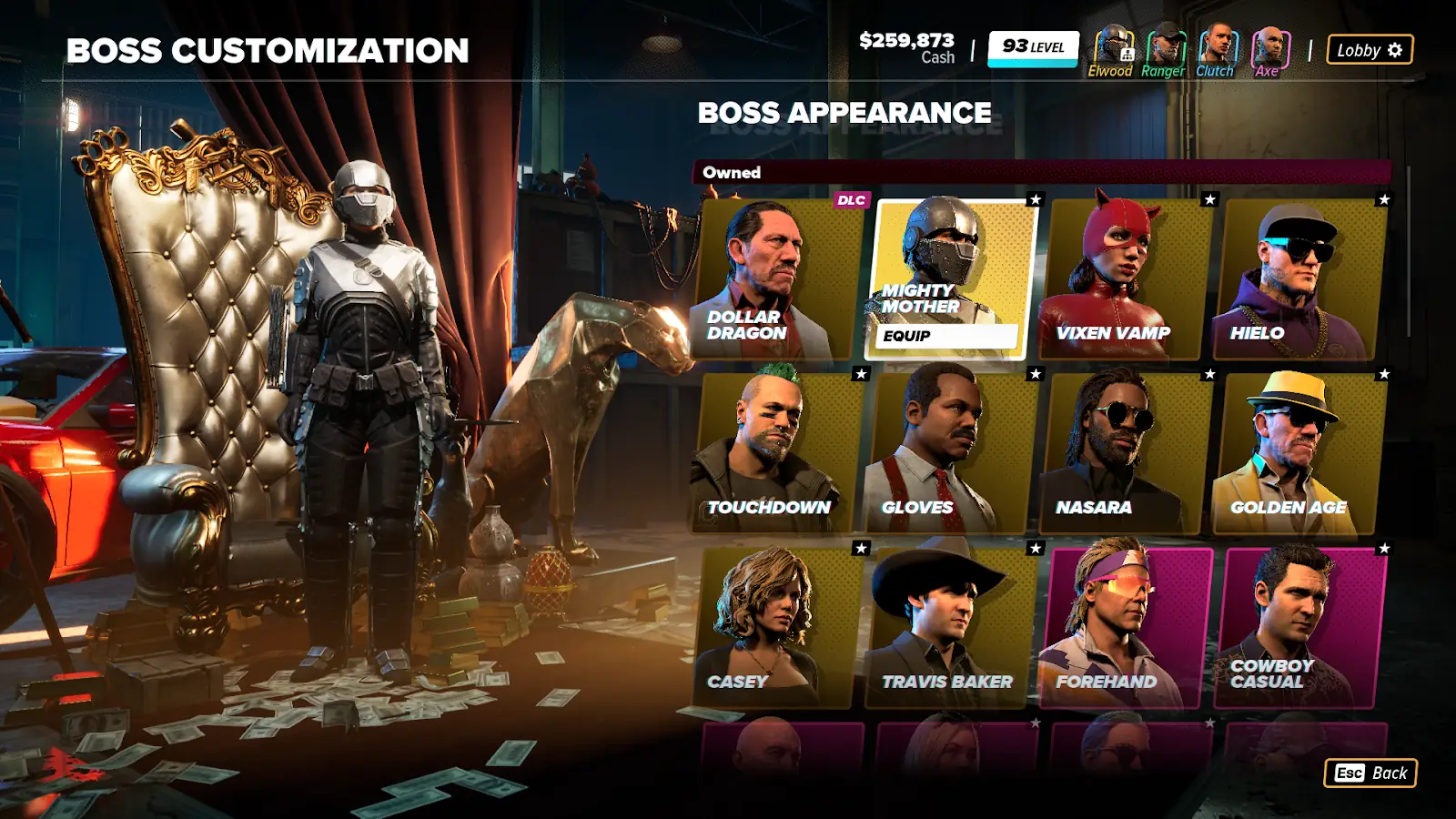The image size is (1456, 819).
Task: Open the Clutch crew member portrait
Action: pos(1216,51)
